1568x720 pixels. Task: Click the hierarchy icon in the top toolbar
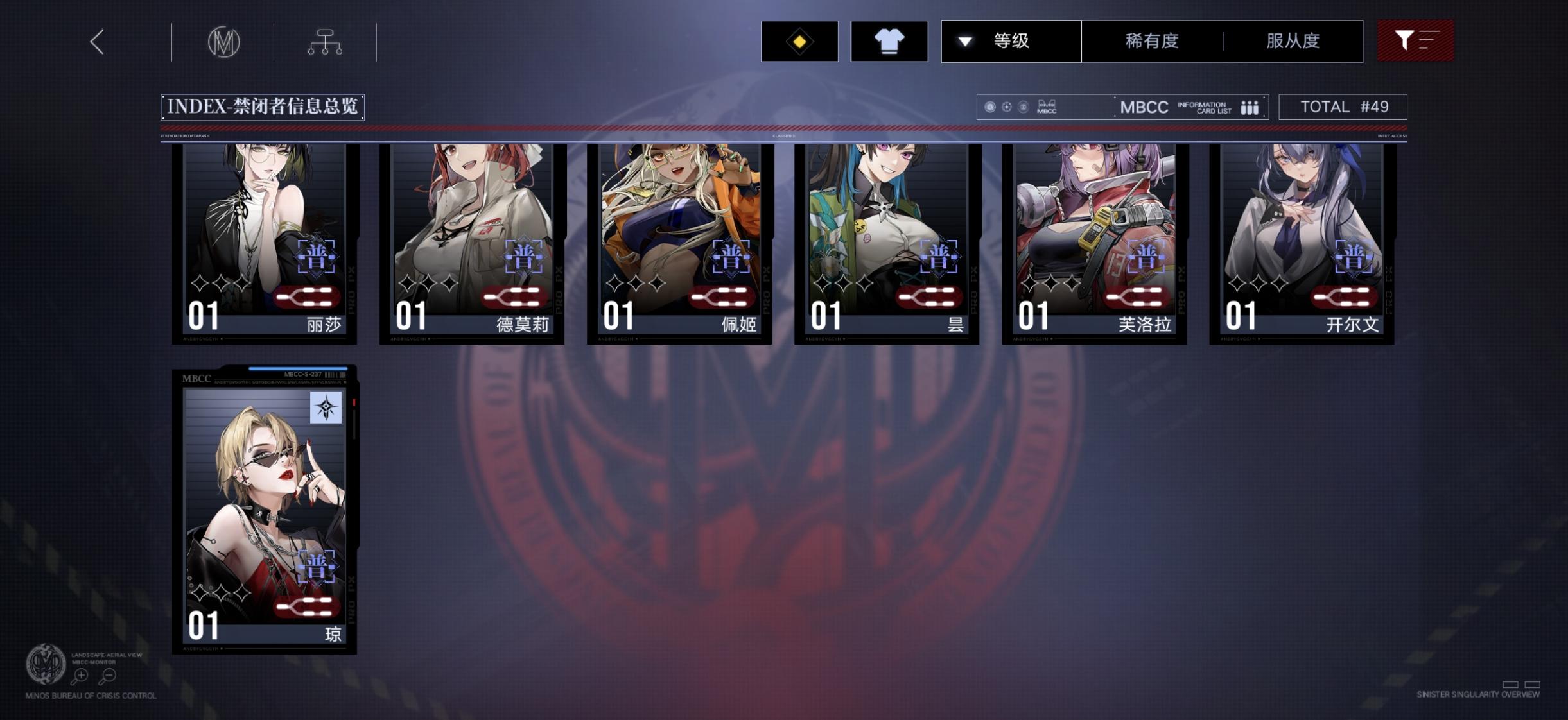pyautogui.click(x=326, y=40)
